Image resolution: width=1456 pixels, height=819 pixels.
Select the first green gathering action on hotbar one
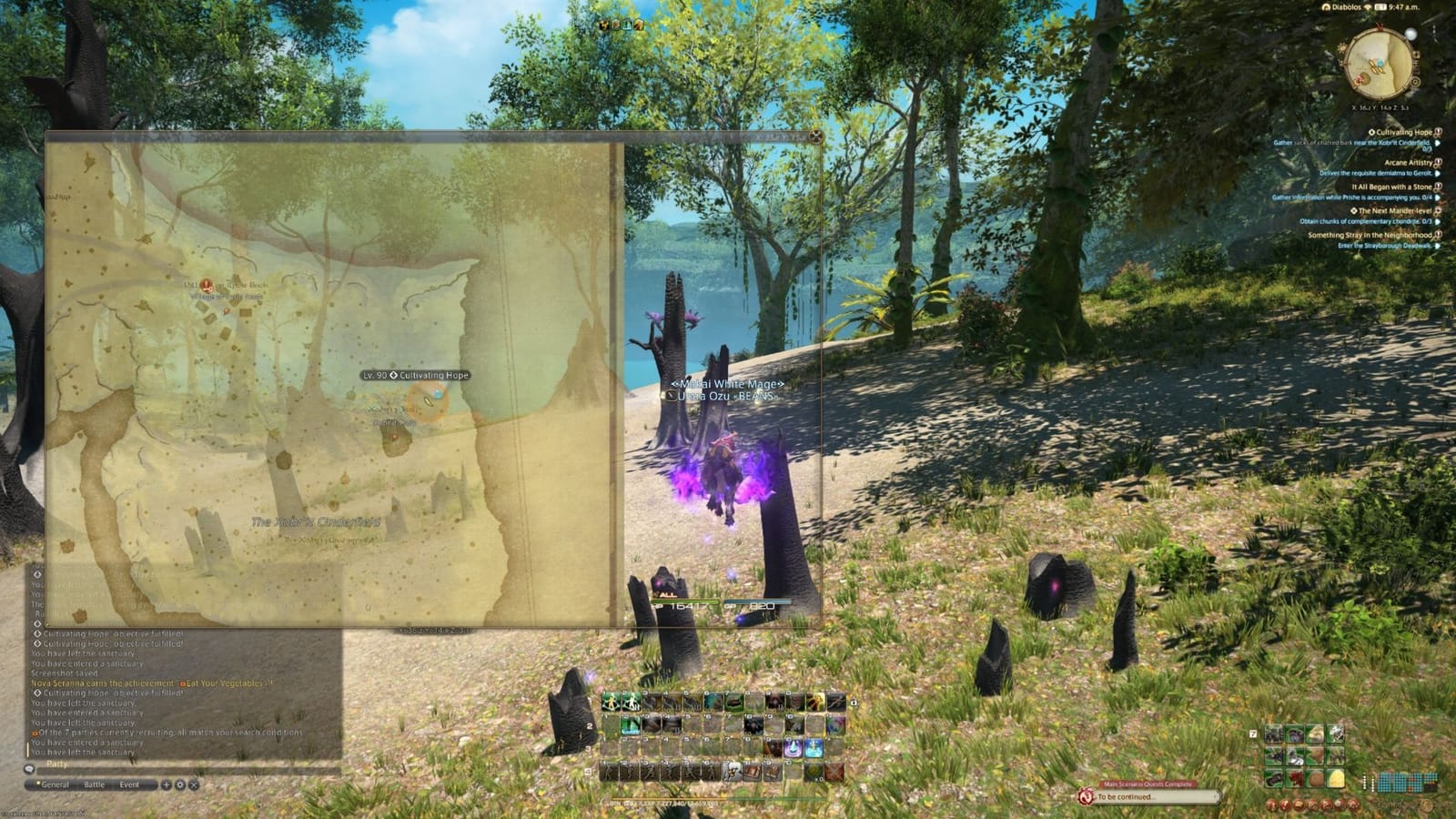coord(612,702)
